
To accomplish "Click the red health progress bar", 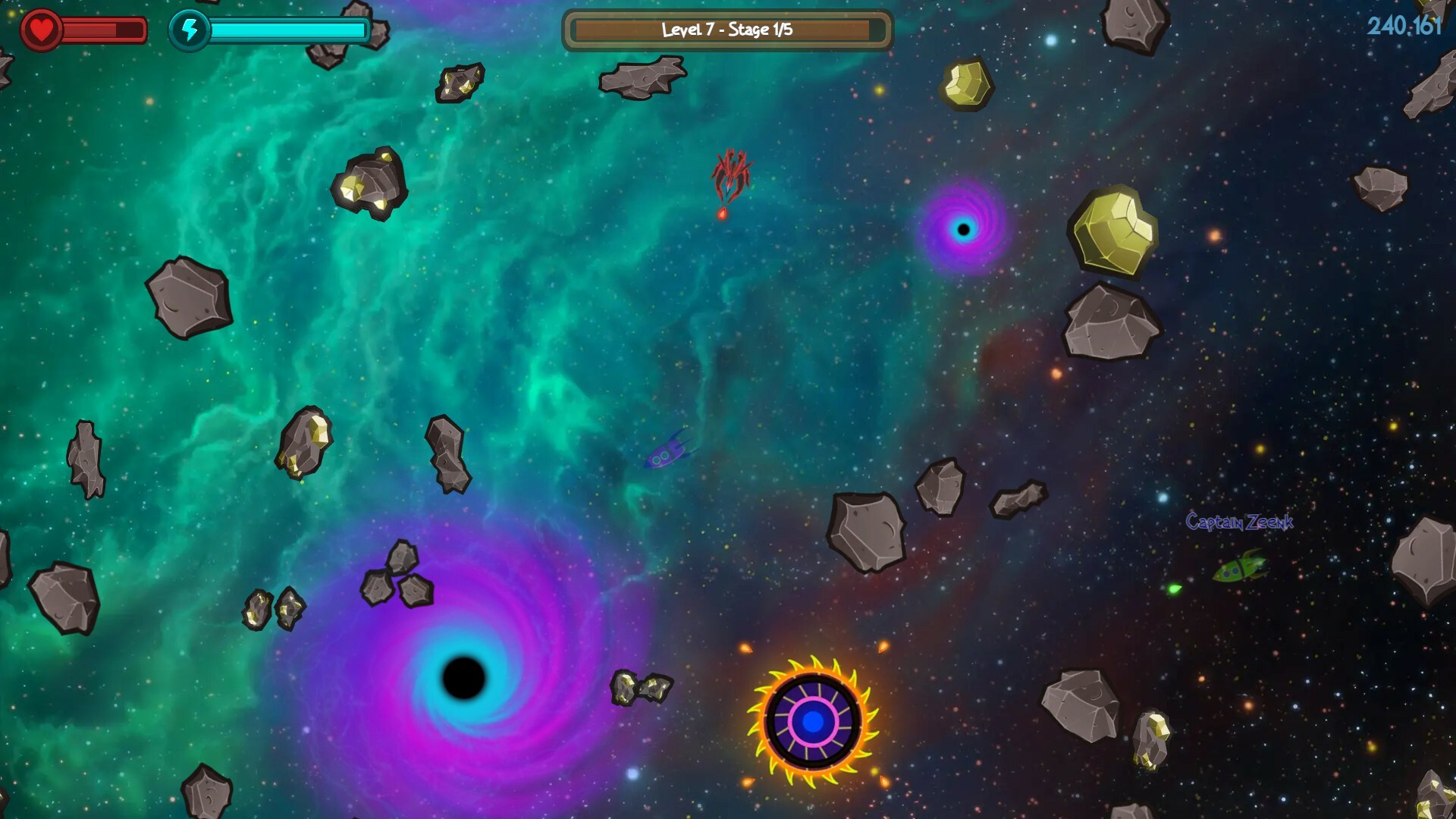I will click(x=91, y=30).
